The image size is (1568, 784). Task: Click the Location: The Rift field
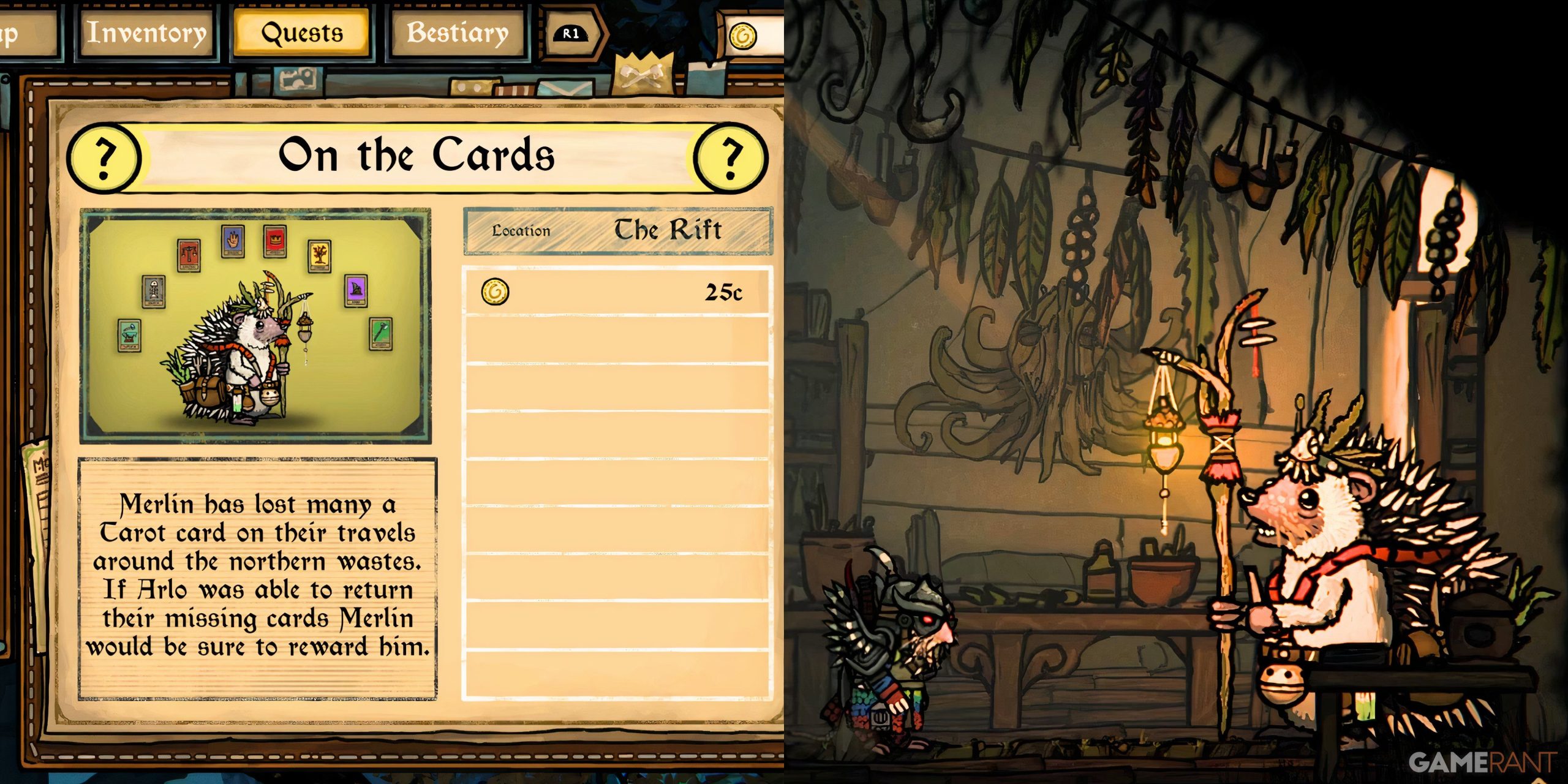coord(617,231)
